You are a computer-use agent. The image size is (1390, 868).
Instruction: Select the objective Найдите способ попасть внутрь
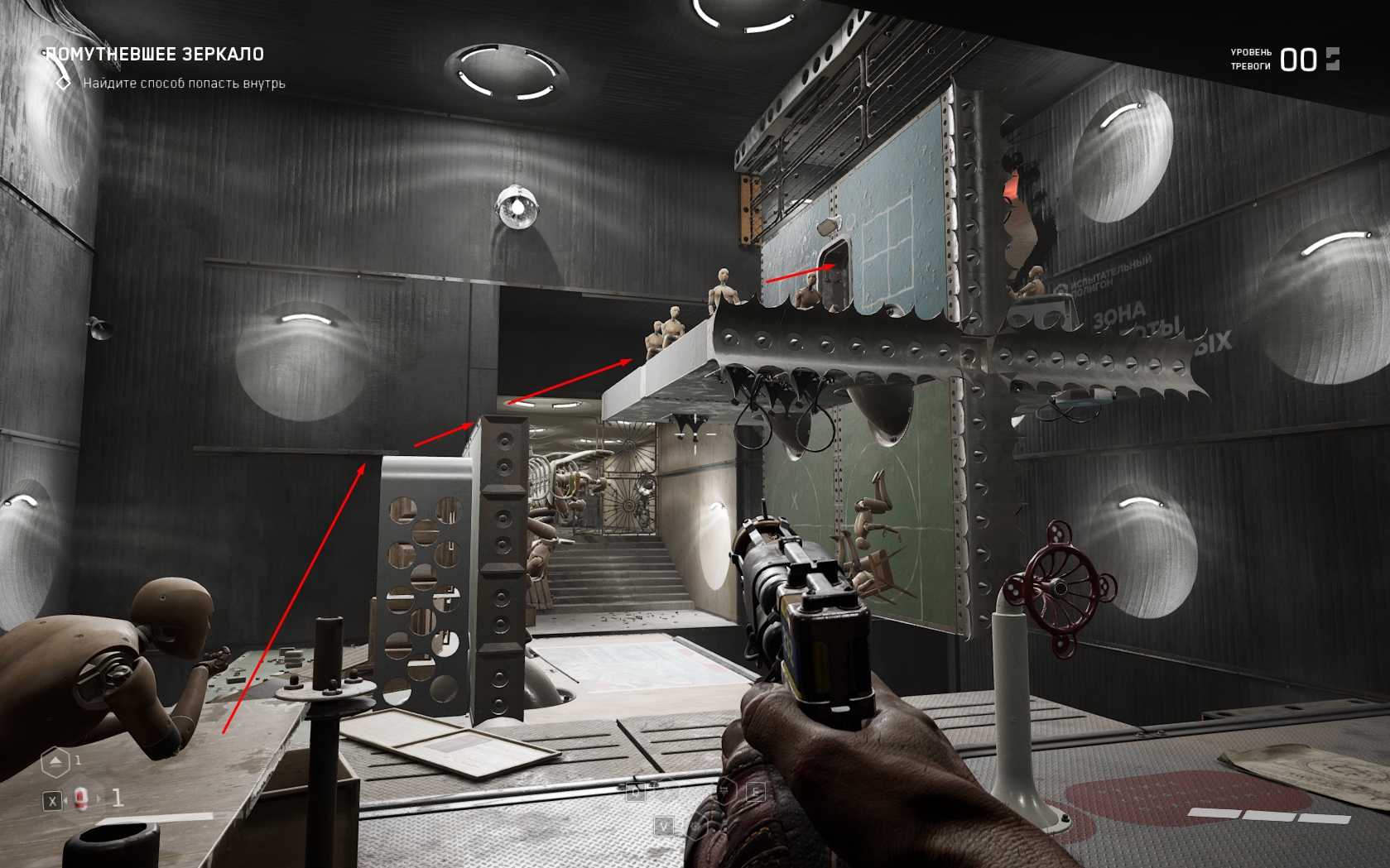point(183,83)
